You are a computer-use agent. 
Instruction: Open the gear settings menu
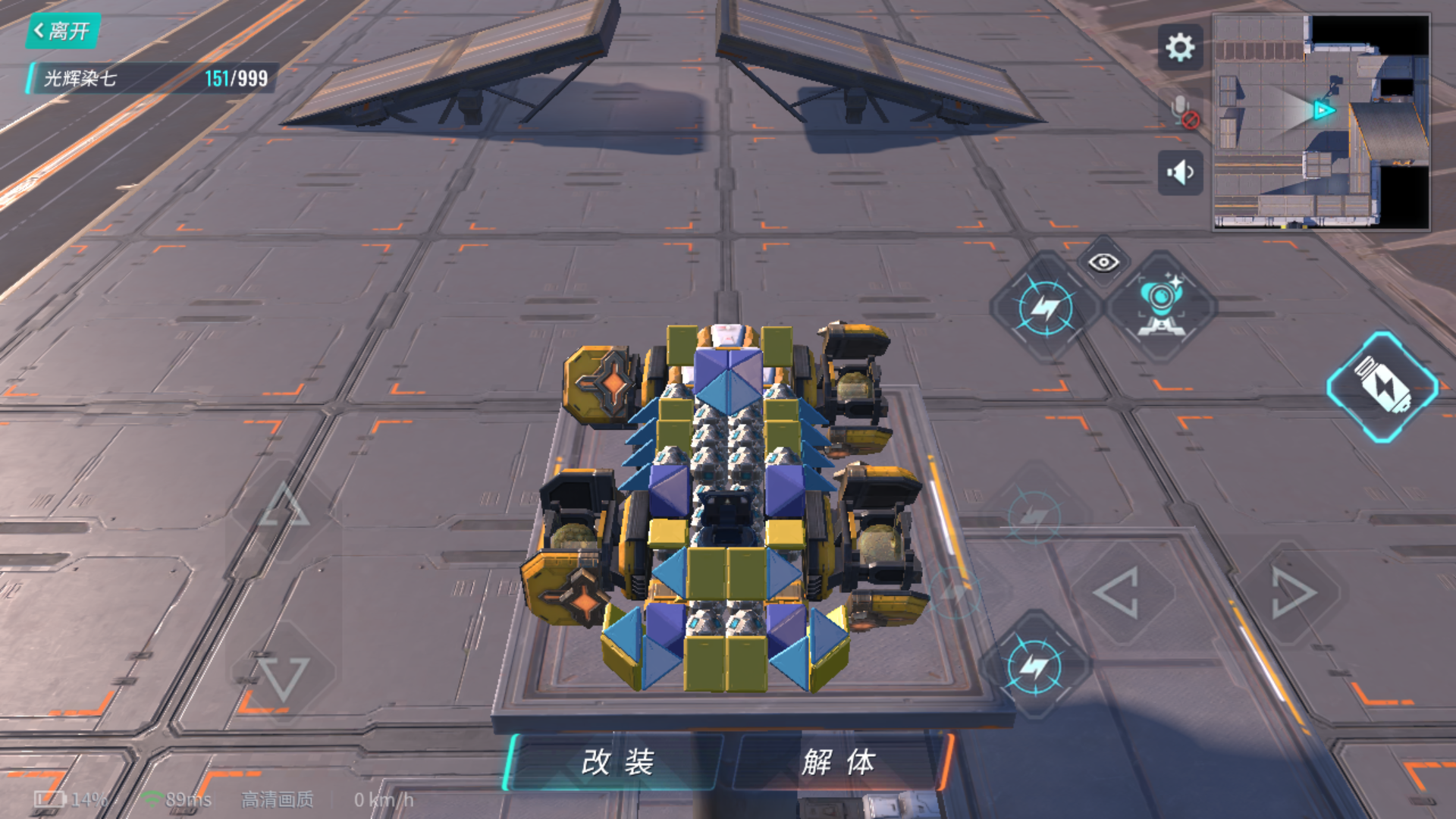[x=1180, y=48]
